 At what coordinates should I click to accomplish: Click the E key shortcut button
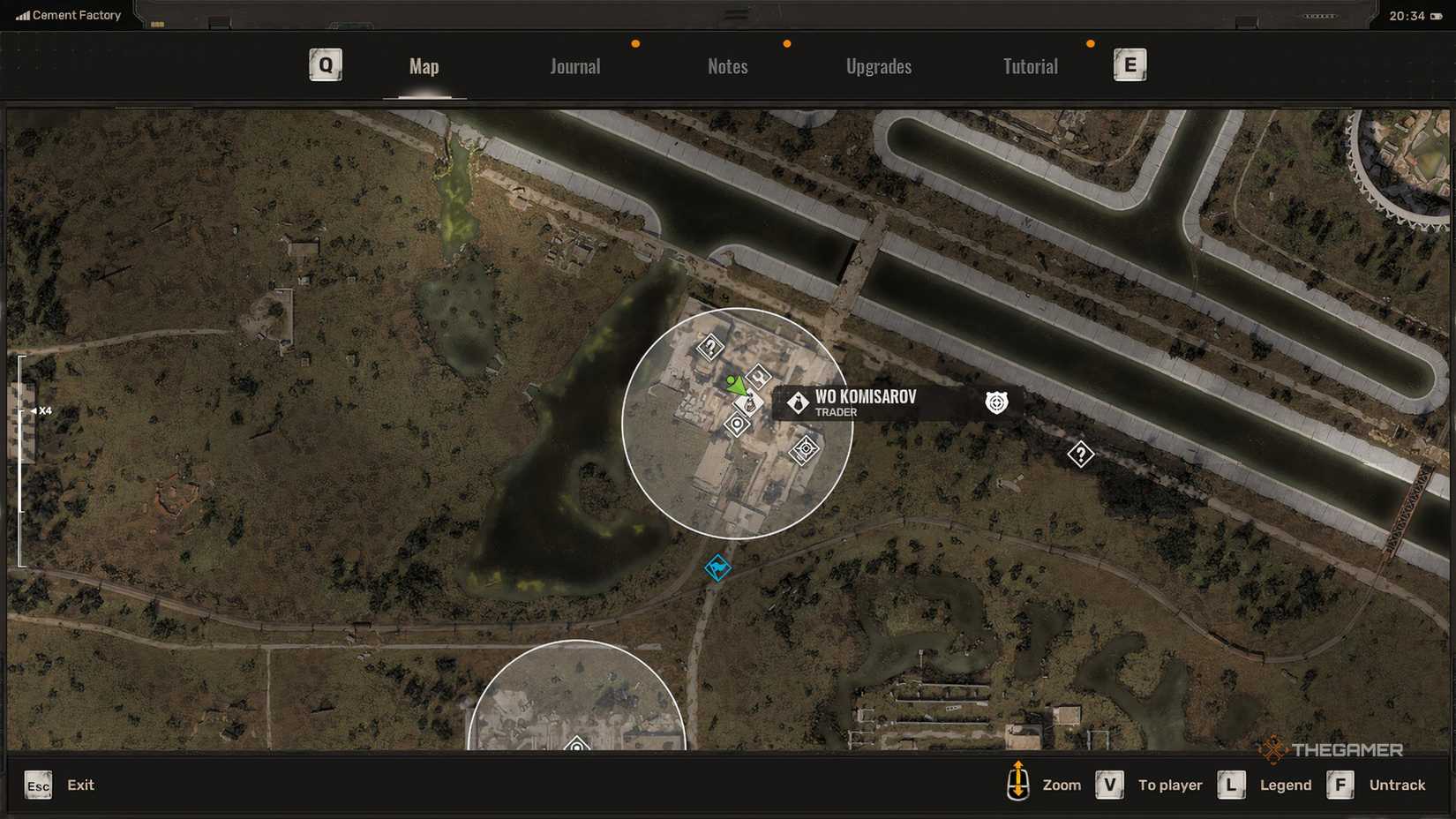[1130, 64]
